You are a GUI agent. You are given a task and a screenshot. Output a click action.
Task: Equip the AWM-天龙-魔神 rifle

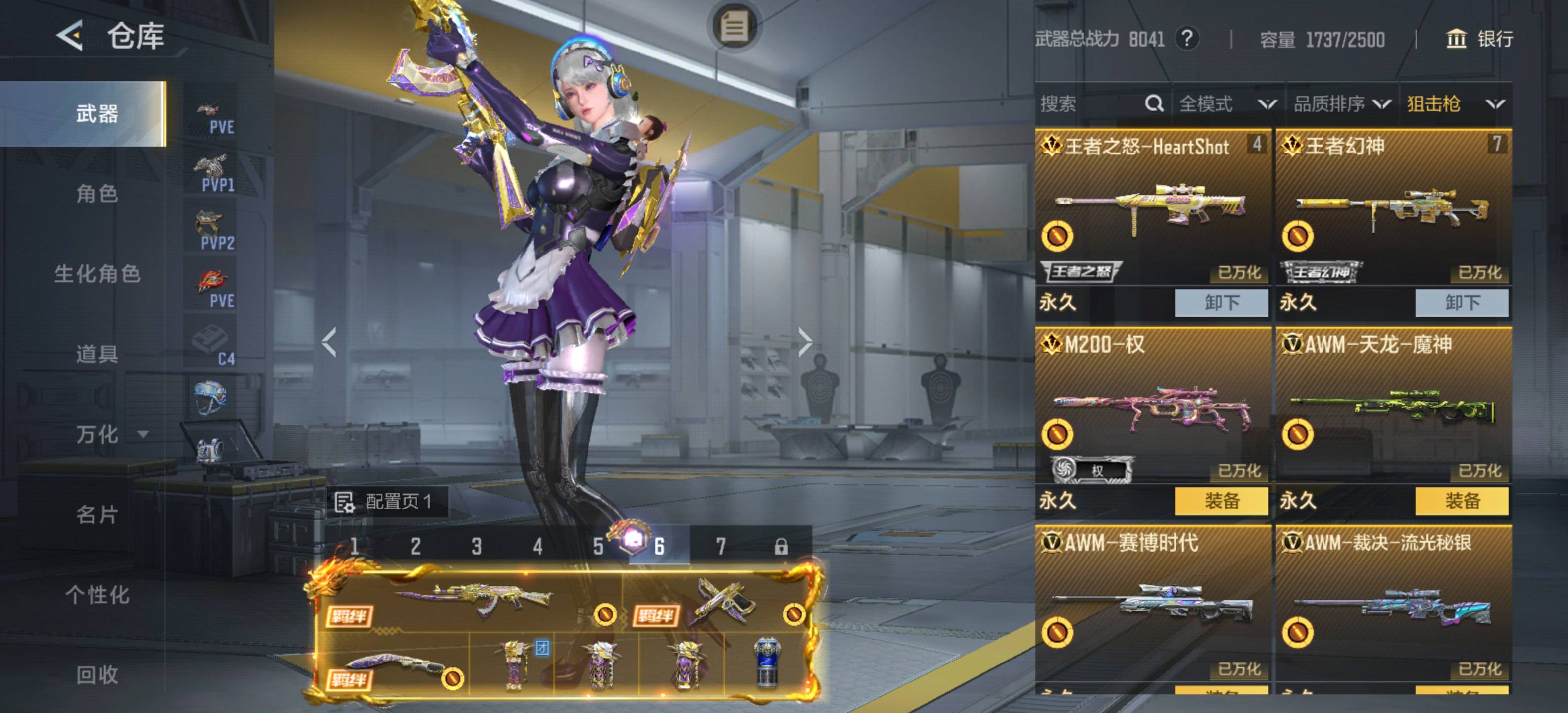pyautogui.click(x=1461, y=501)
